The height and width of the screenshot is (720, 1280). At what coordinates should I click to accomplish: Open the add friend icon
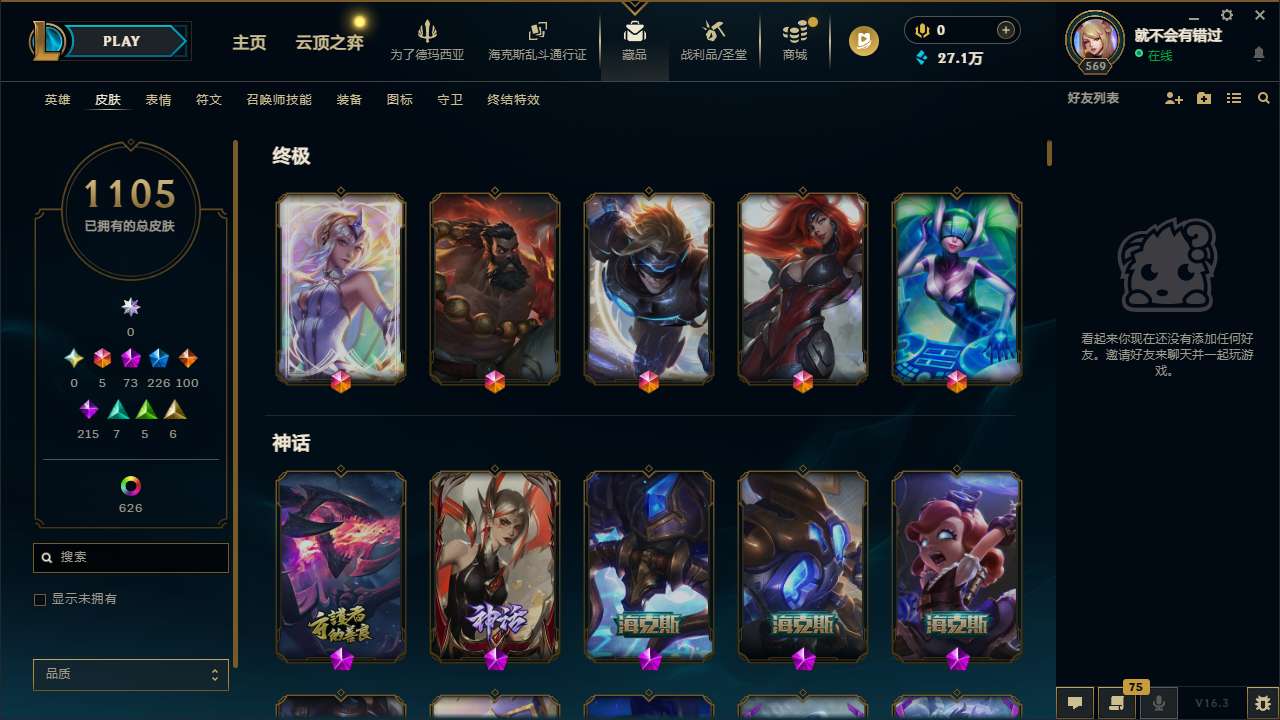pos(1173,98)
